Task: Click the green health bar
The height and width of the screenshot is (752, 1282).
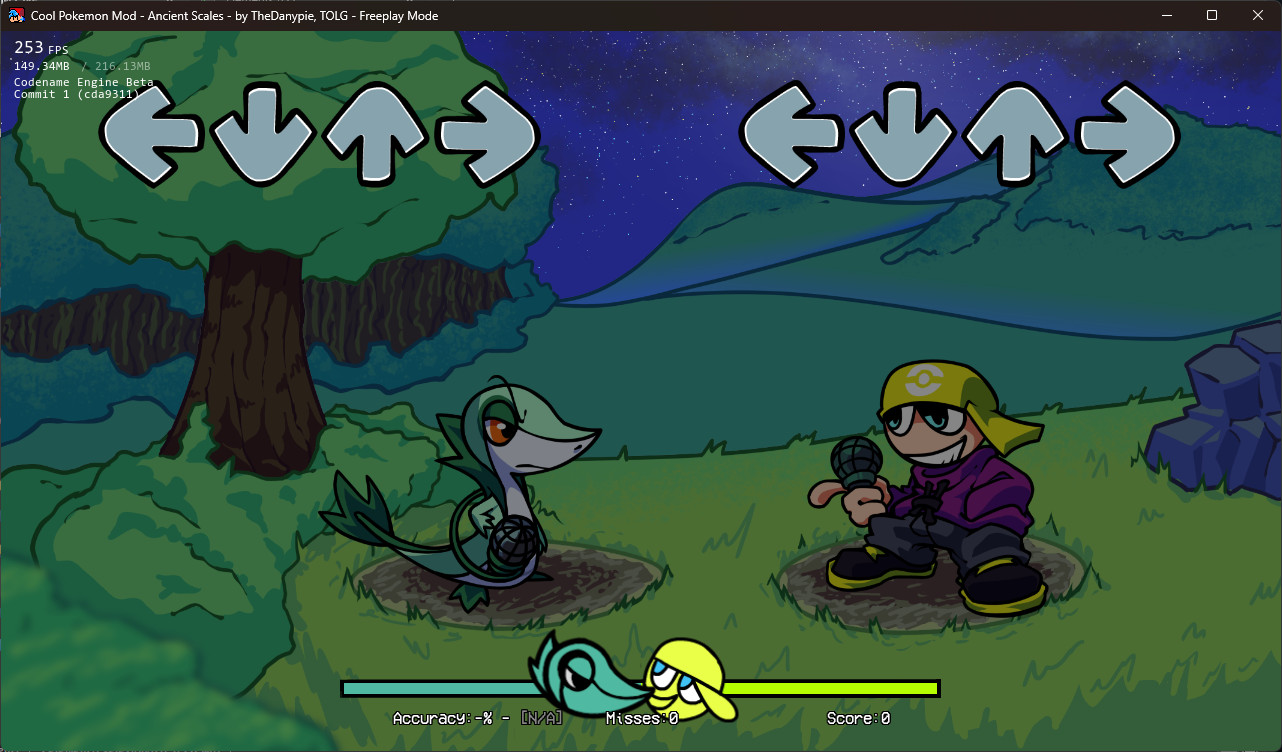Action: 830,689
